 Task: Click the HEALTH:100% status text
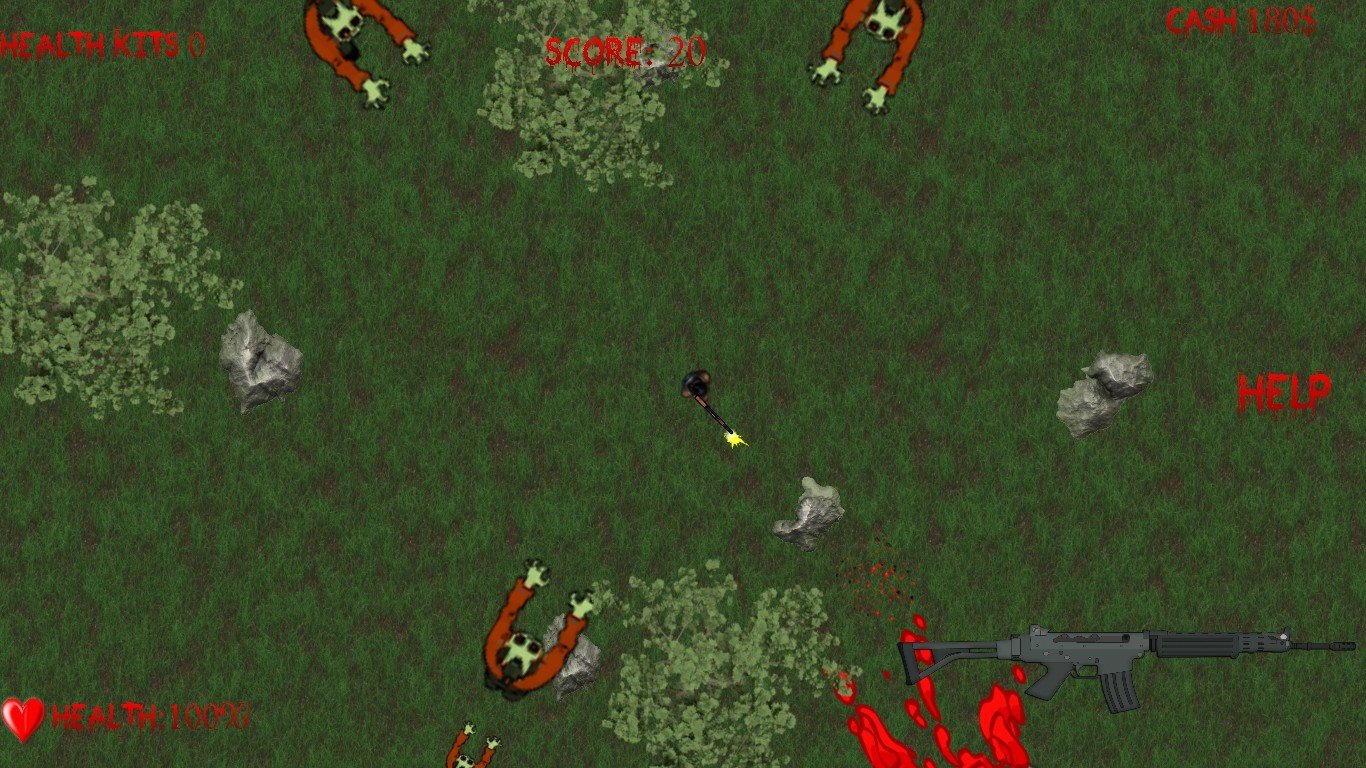pos(150,715)
